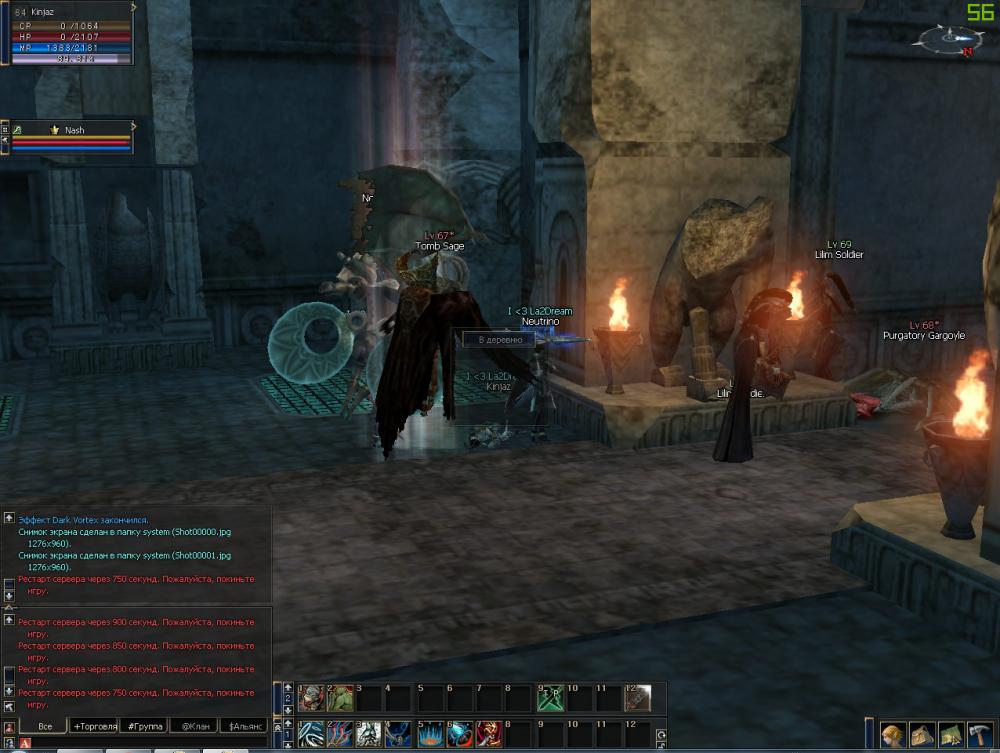Switch to the 'Все' chat tab
Screen dimensions: 1000x753
point(44,726)
